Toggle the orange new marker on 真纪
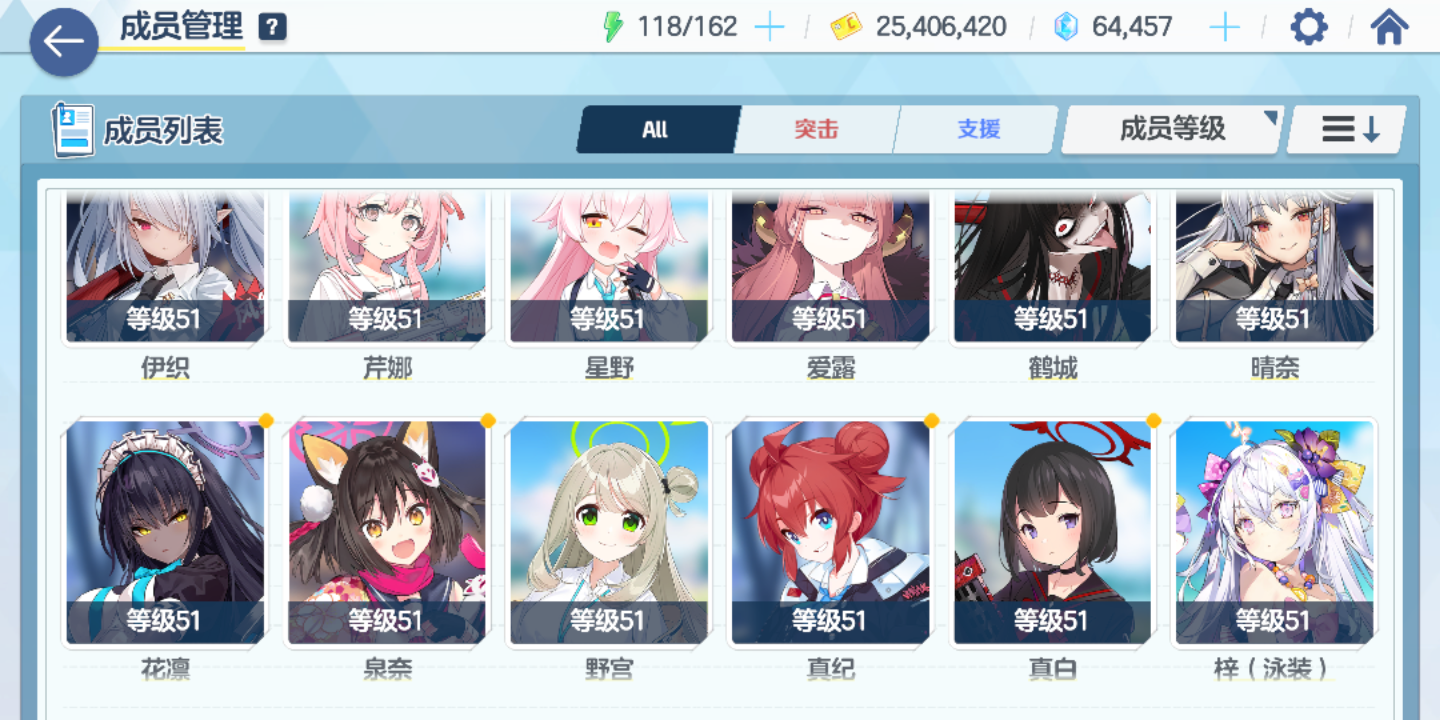 pos(931,423)
